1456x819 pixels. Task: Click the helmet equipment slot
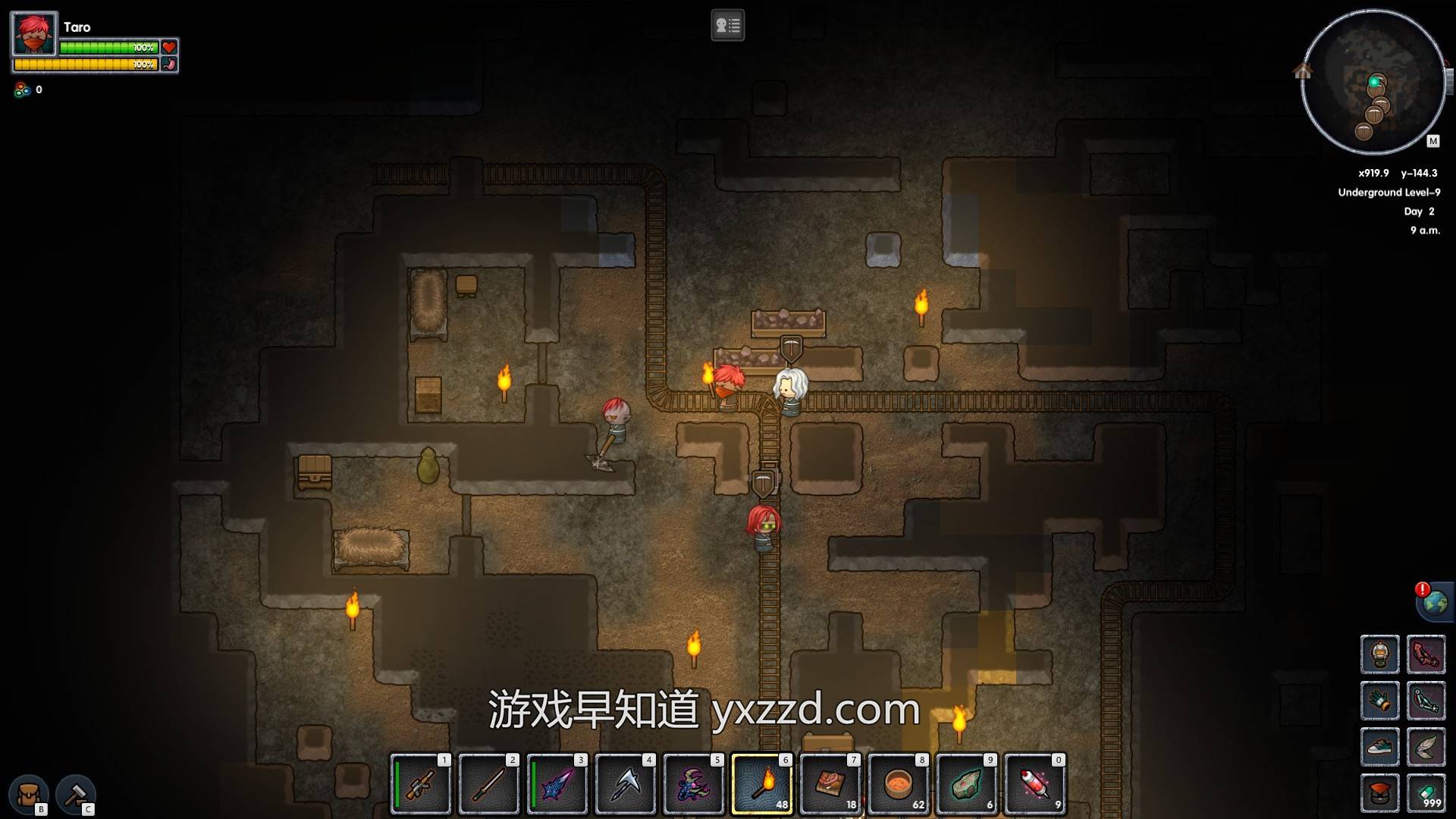1379,654
